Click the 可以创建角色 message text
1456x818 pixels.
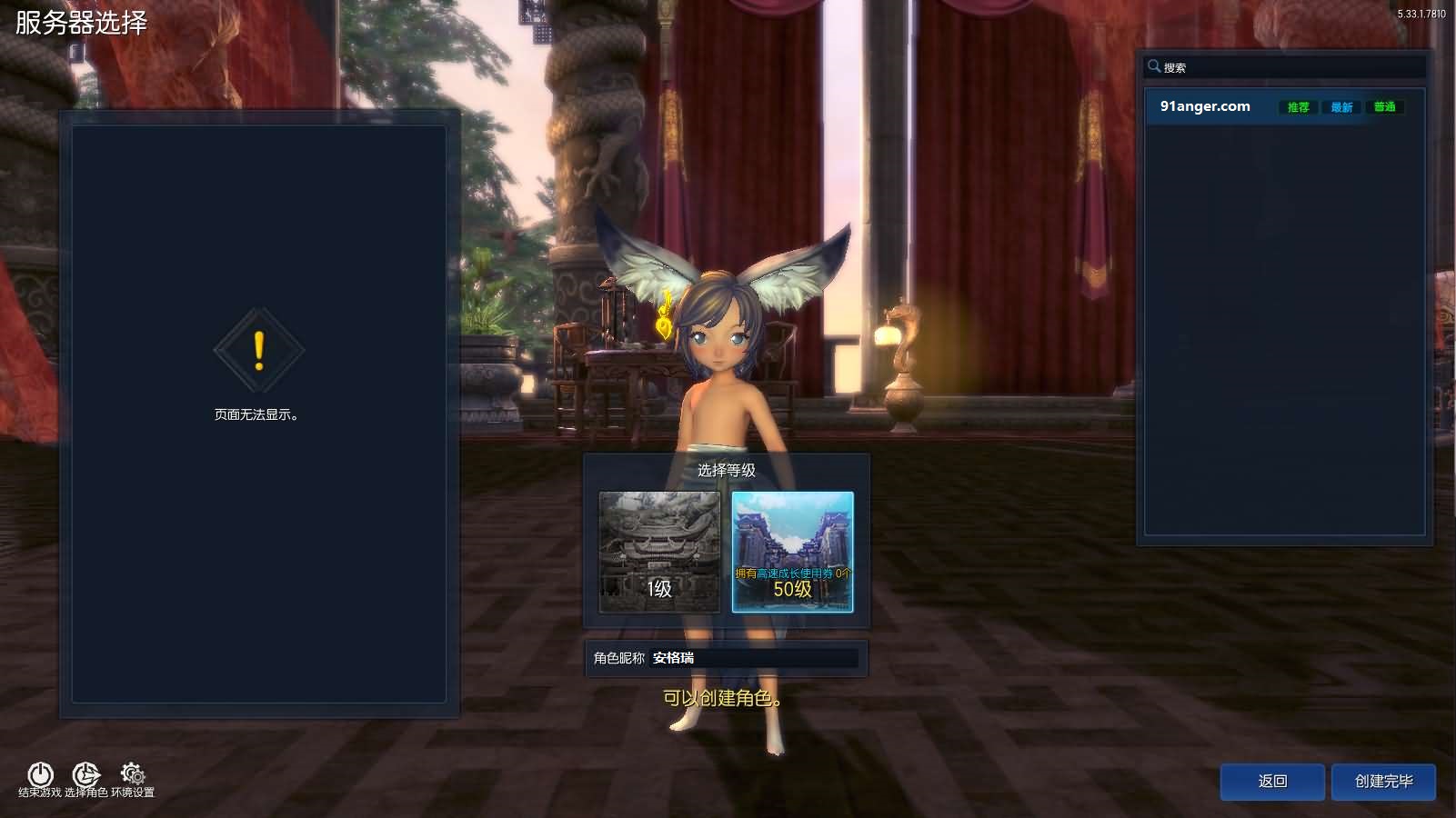tap(722, 701)
